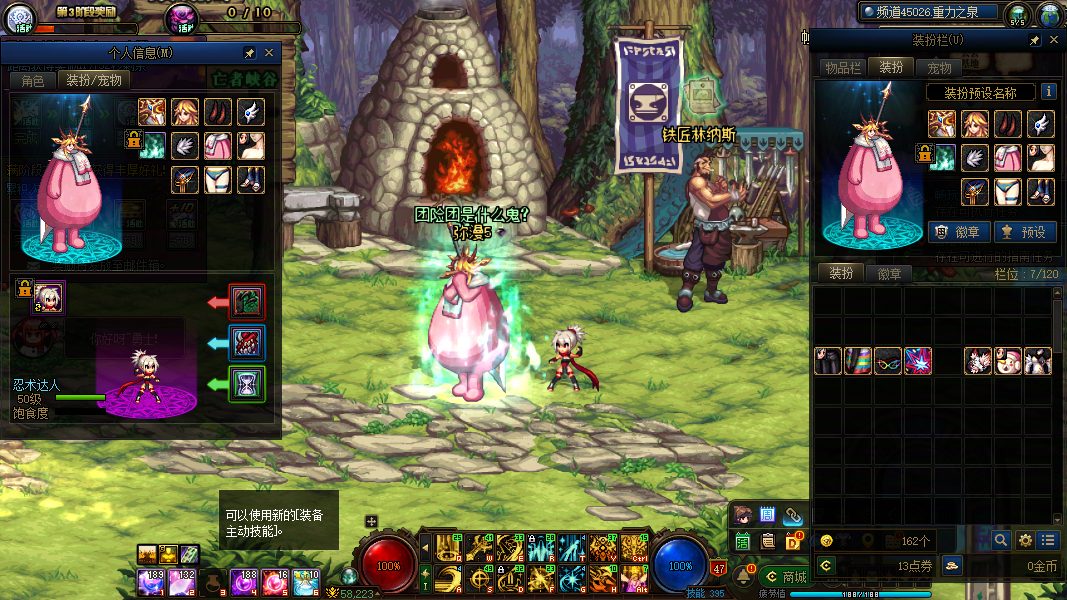
Task: Click the 频道 channel selector at top
Action: pyautogui.click(x=929, y=12)
